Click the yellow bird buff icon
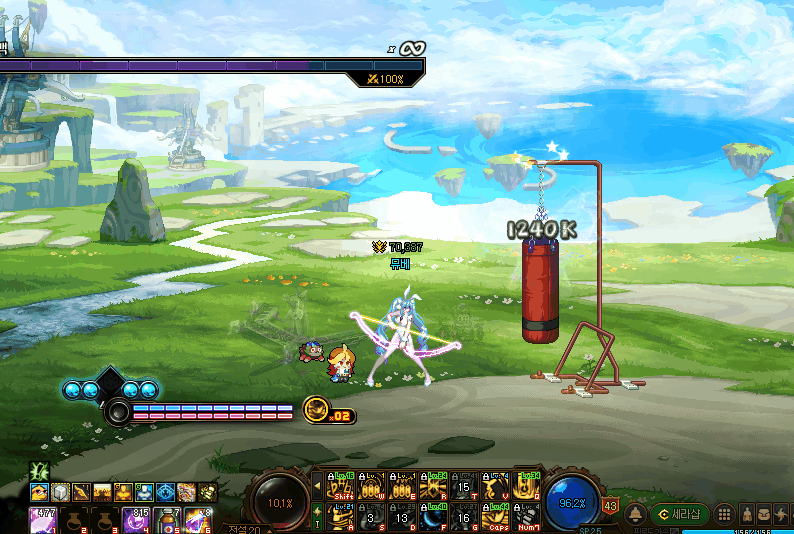Viewport: 794px width, 534px height. pyautogui.click(x=40, y=492)
